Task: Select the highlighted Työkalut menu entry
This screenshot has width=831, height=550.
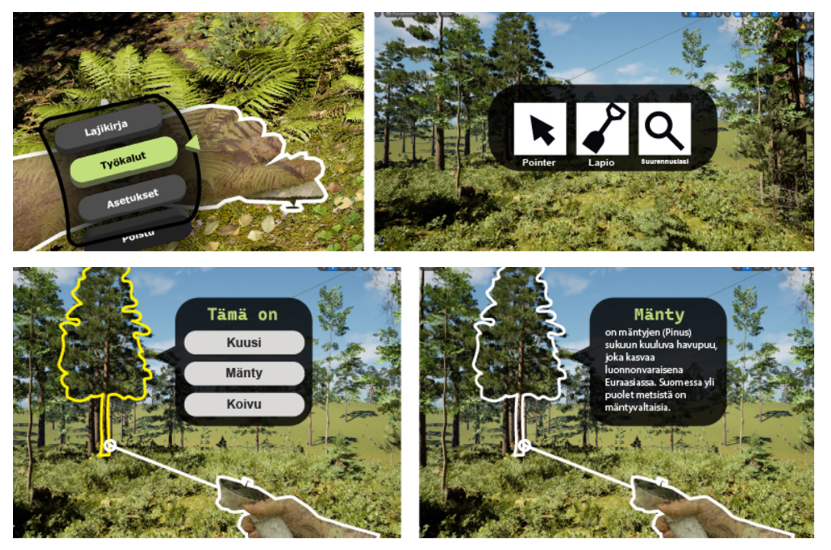Action: tap(124, 164)
